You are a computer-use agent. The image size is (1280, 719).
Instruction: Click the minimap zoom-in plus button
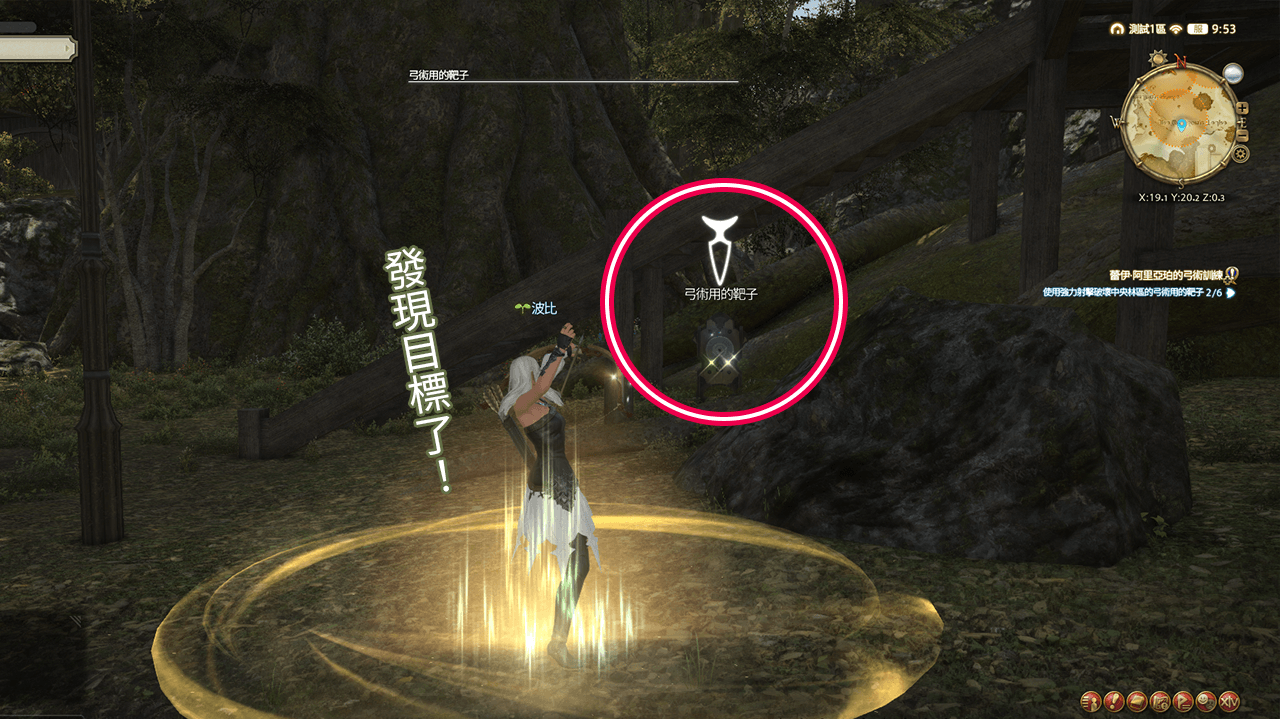point(1242,108)
